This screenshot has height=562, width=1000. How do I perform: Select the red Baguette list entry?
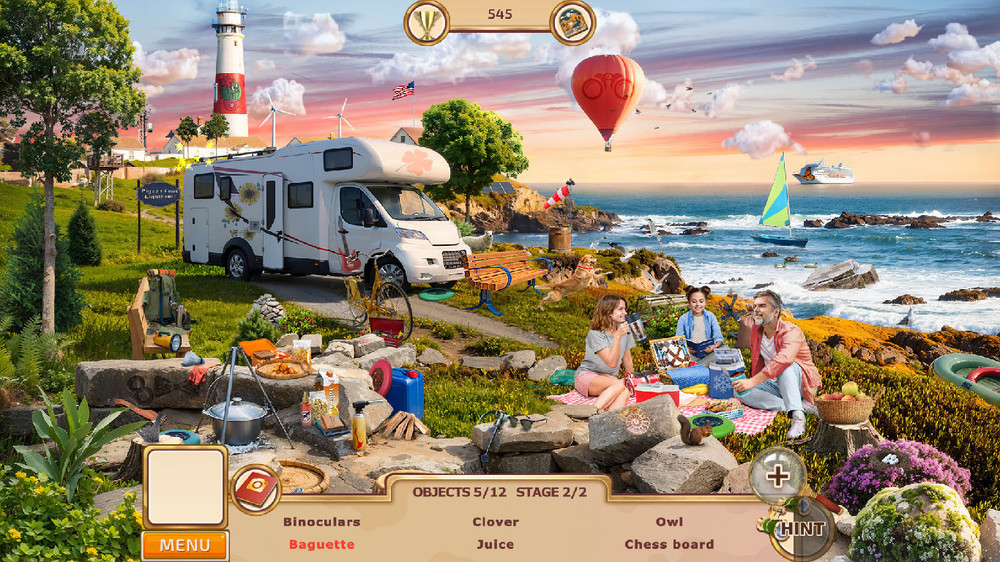[x=321, y=544]
